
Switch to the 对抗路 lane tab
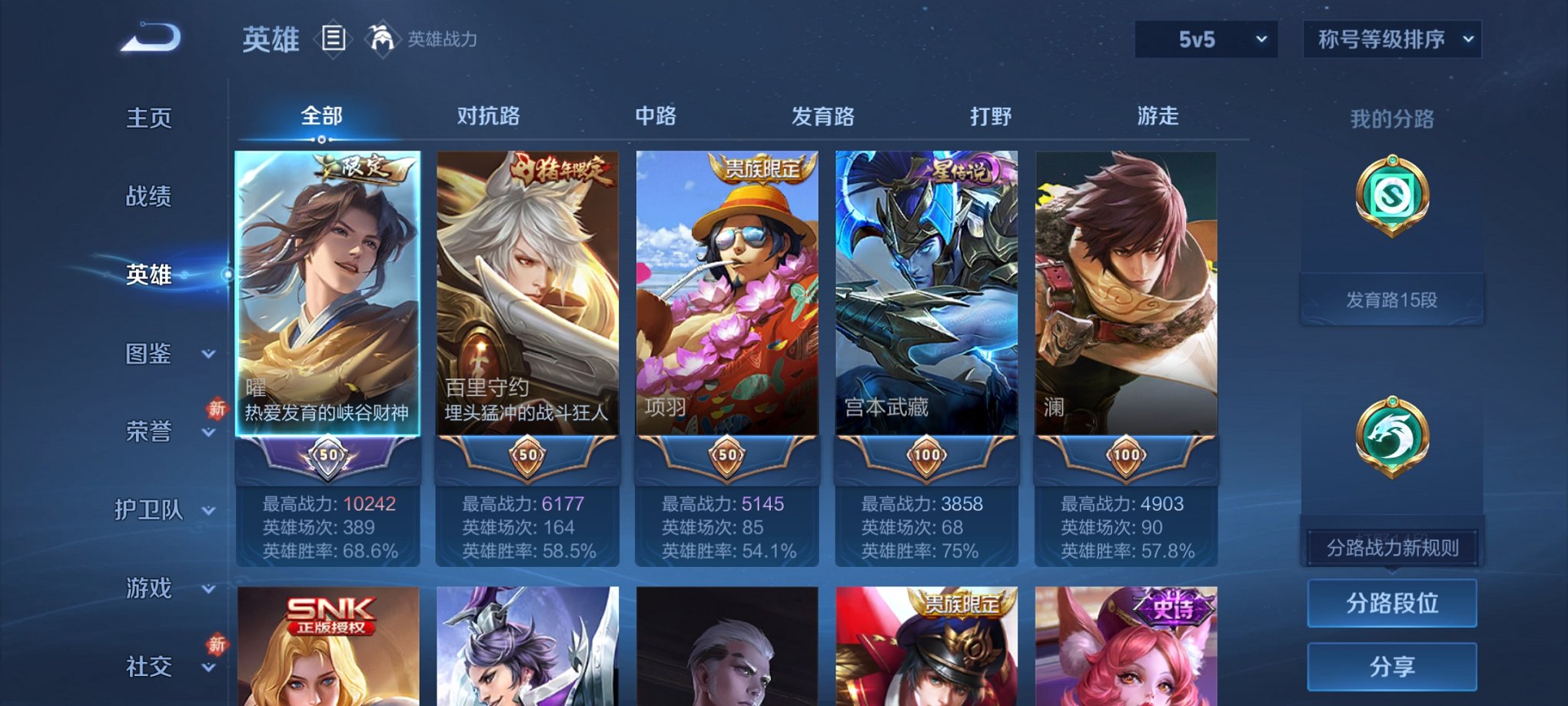pyautogui.click(x=488, y=117)
